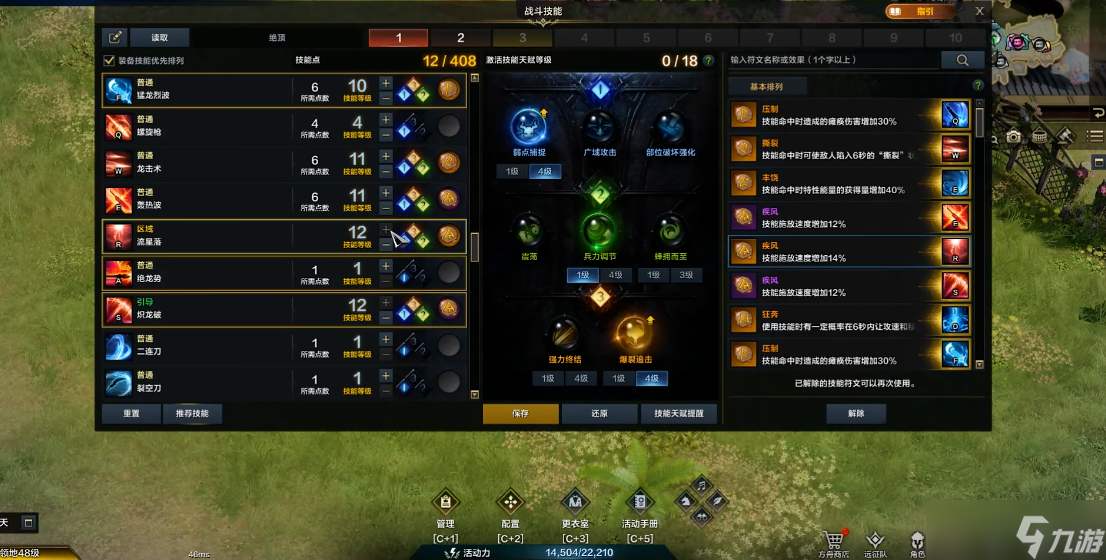The image size is (1106, 560).
Task: Select the 弱点捕捉 talent node
Action: [x=529, y=128]
